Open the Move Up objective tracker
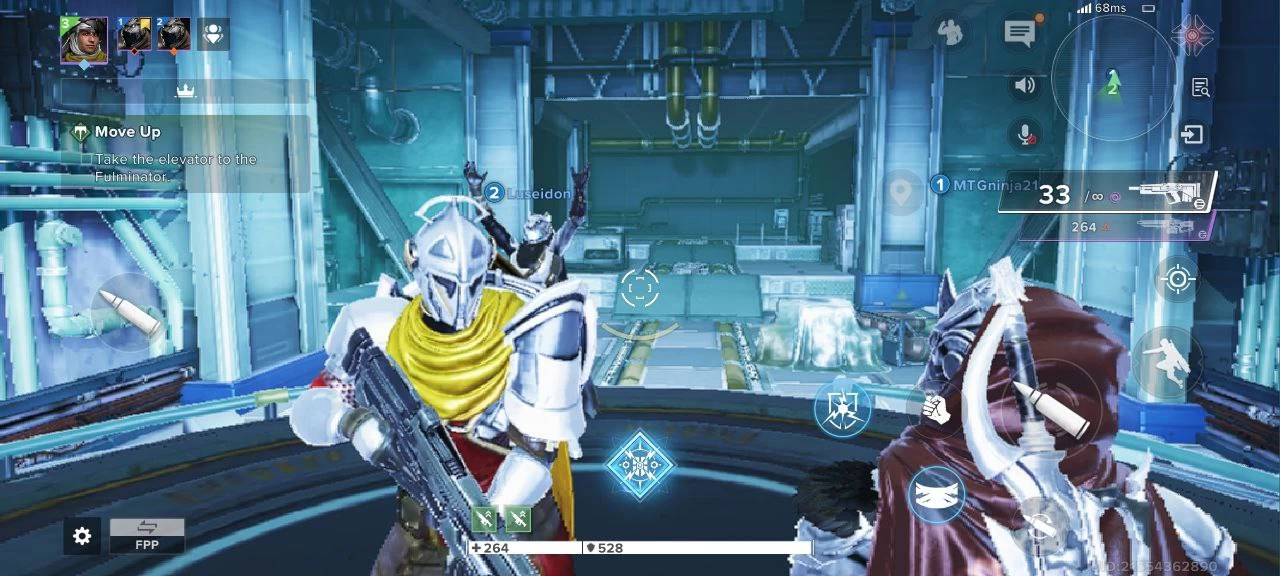 (126, 132)
